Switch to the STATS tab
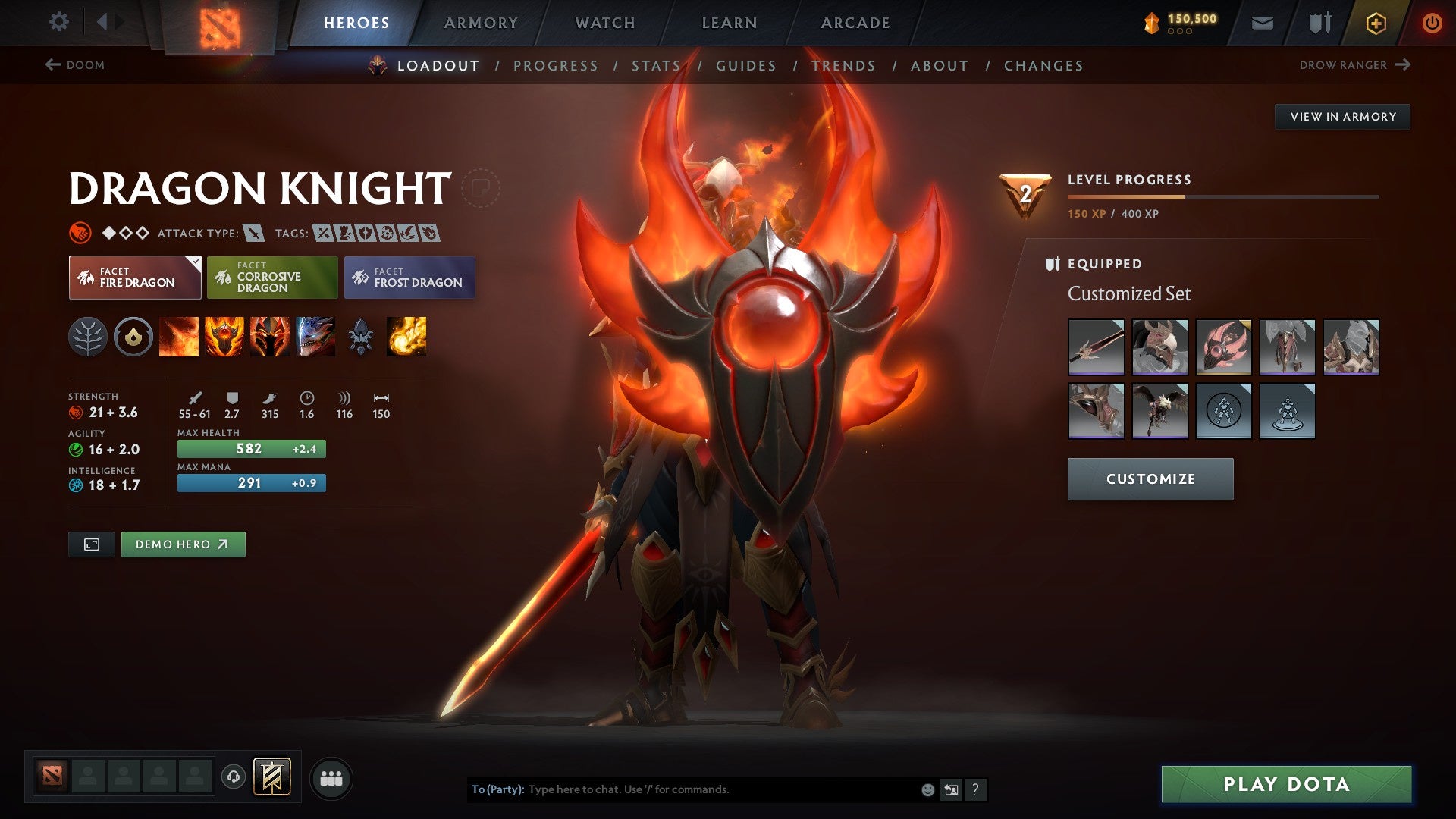 [x=657, y=65]
